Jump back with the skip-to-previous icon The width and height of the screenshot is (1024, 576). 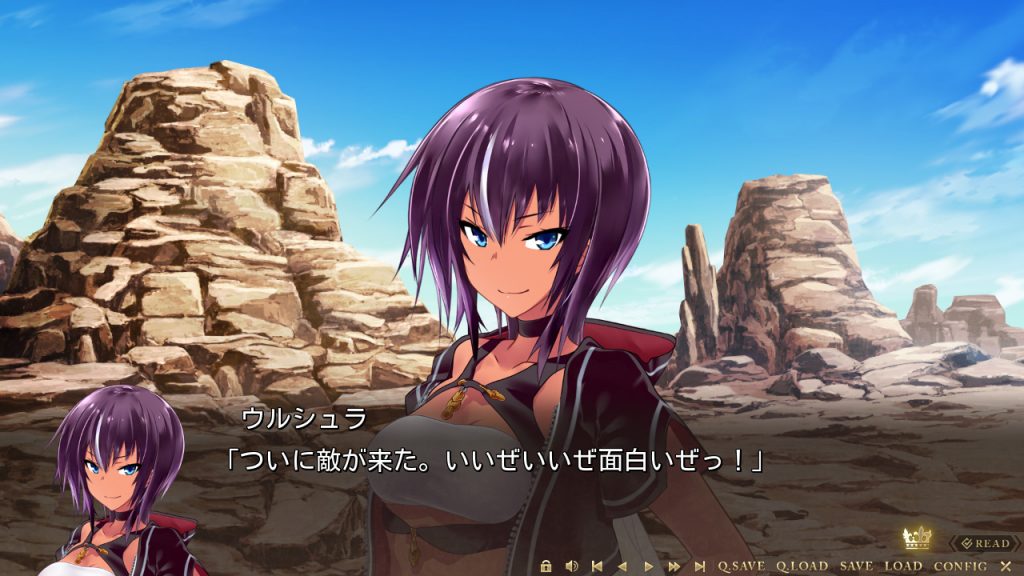click(597, 566)
